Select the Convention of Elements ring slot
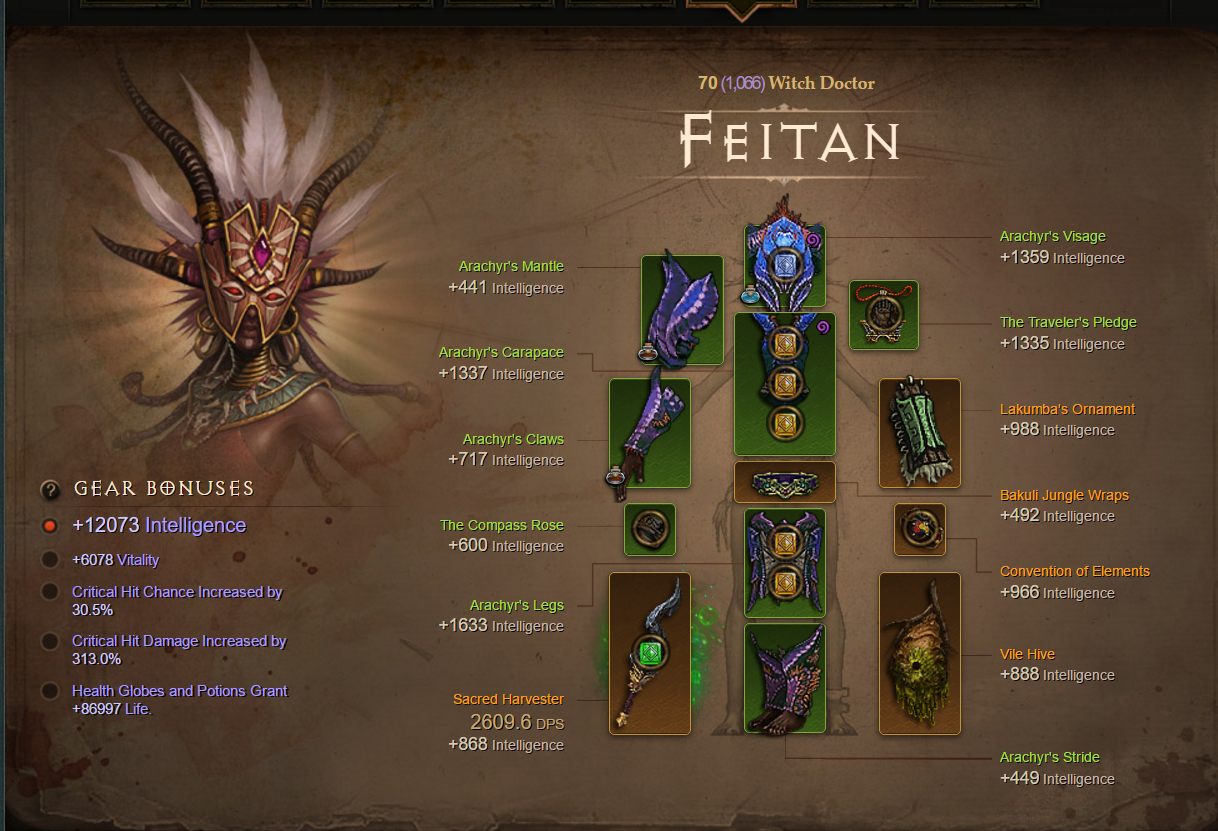 click(x=920, y=529)
